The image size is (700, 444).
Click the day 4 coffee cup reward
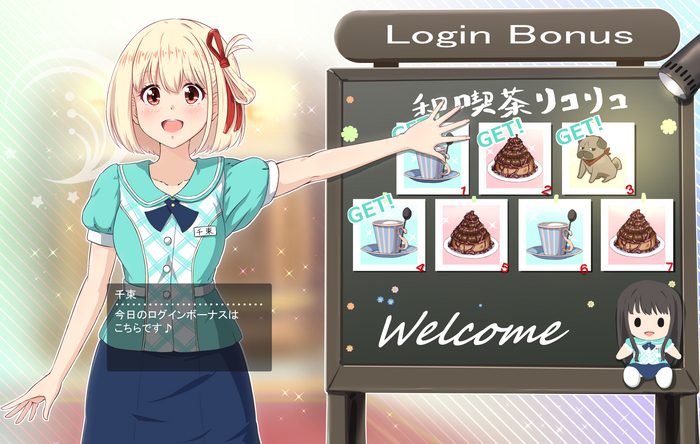(x=390, y=236)
